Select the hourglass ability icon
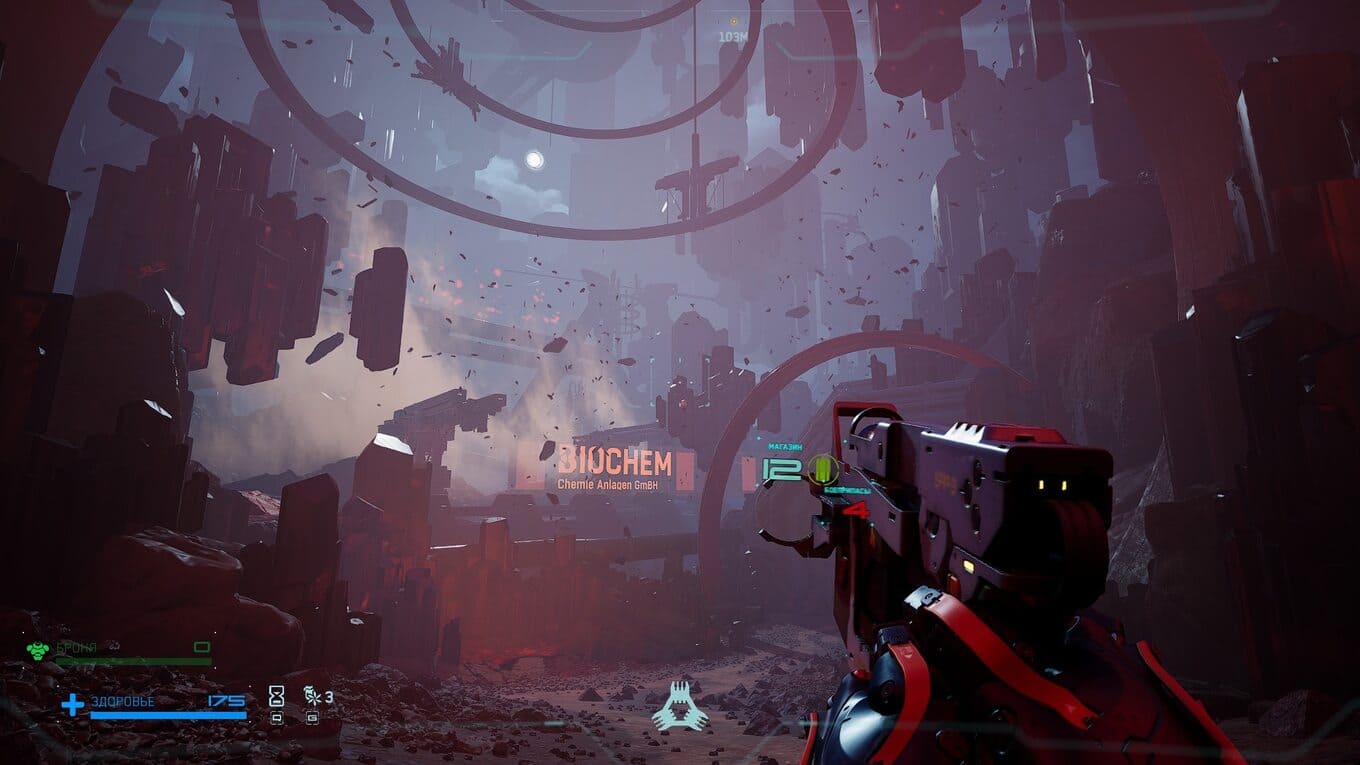Image resolution: width=1360 pixels, height=765 pixels. (x=277, y=696)
